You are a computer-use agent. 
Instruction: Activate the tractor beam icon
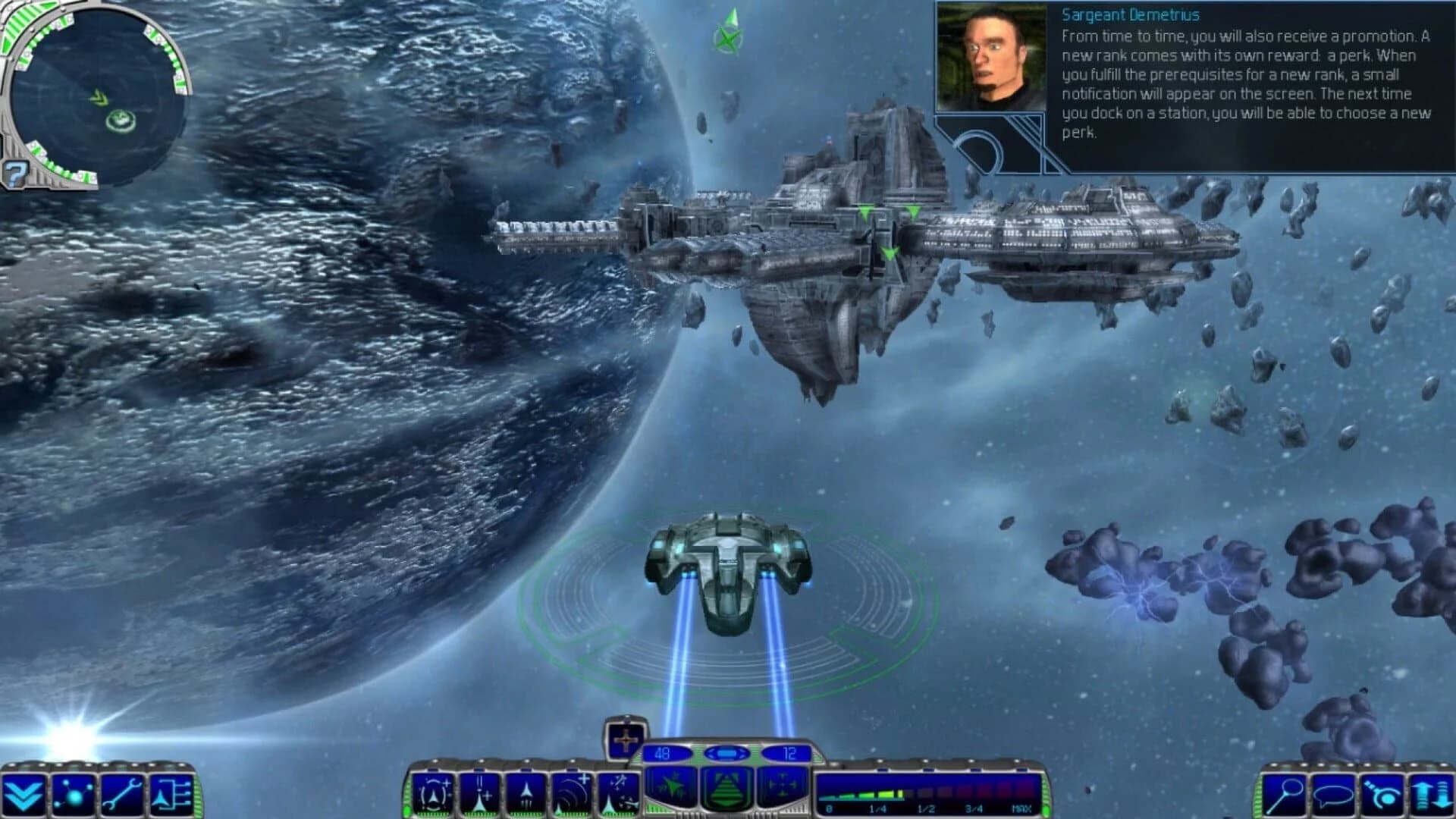1382,793
